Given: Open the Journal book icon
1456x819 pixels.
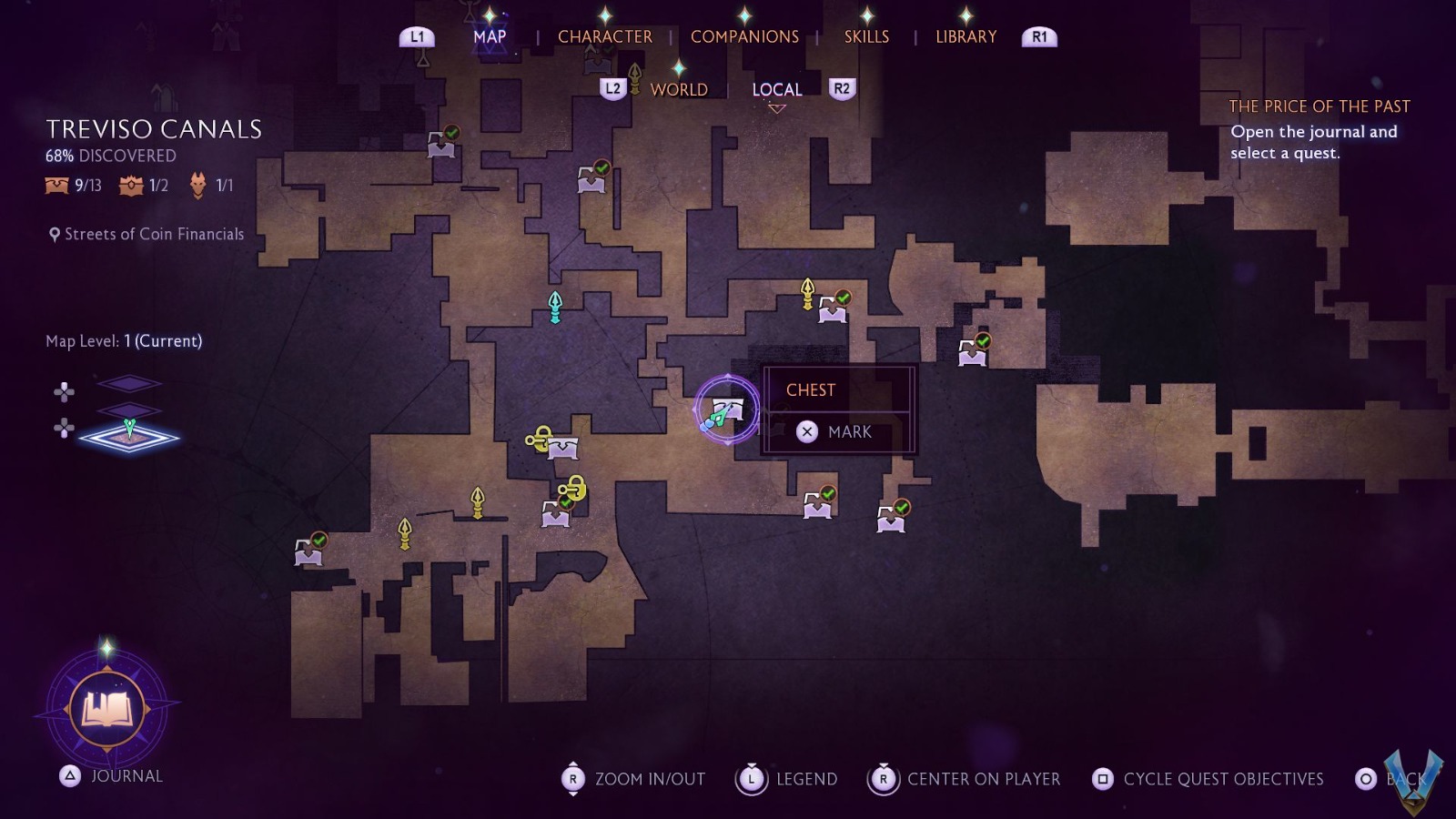Looking at the screenshot, I should click(x=107, y=708).
